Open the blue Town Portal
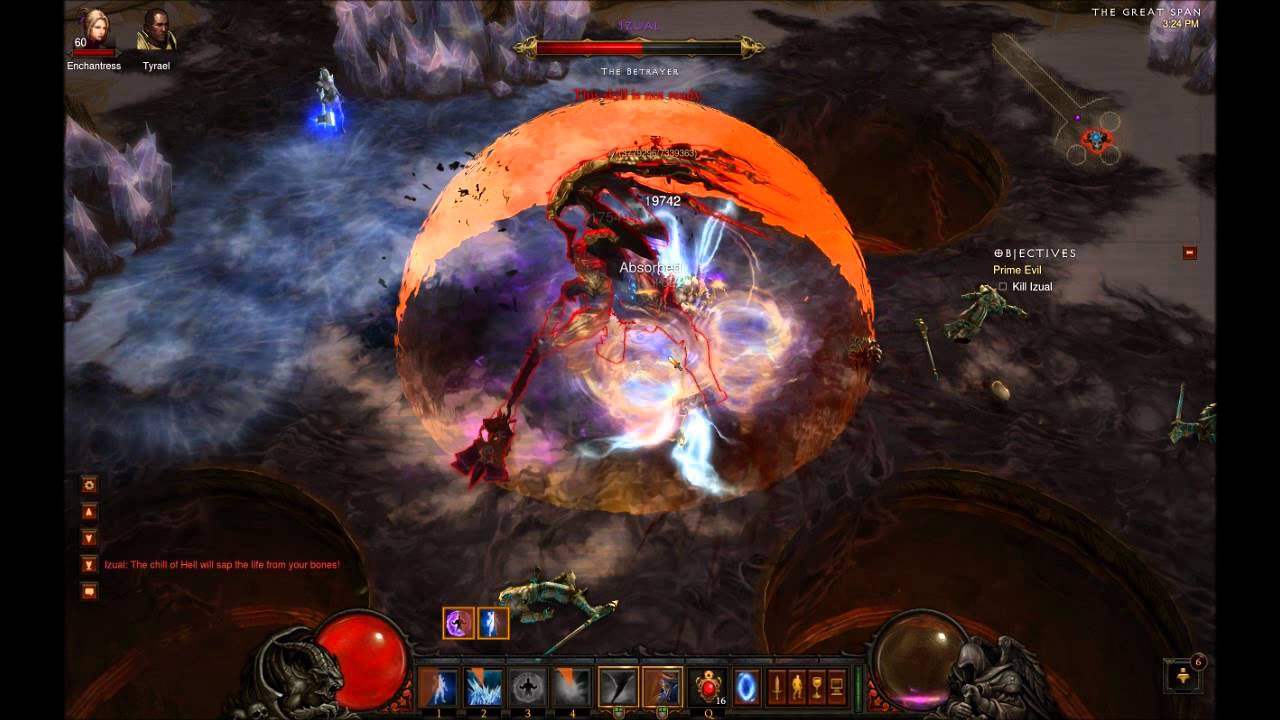Image resolution: width=1280 pixels, height=720 pixels. click(747, 687)
